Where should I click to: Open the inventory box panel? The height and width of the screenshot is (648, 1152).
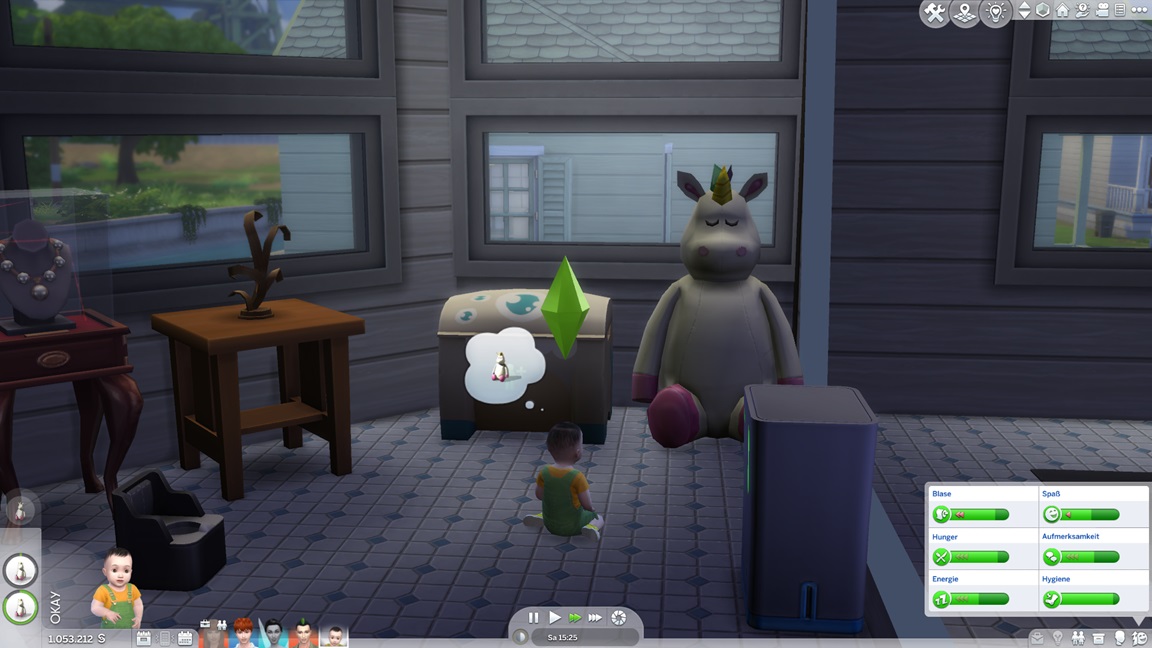pos(1098,637)
